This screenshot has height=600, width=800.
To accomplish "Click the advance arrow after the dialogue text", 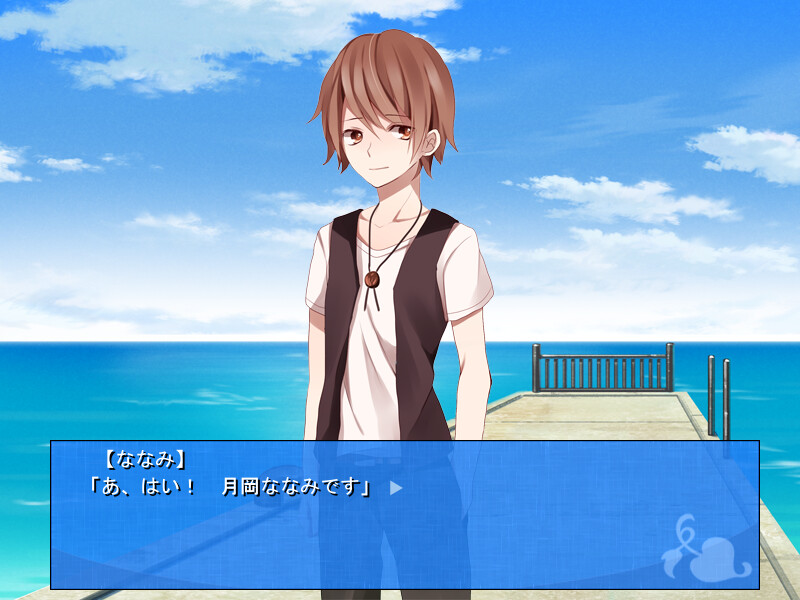I will [396, 488].
